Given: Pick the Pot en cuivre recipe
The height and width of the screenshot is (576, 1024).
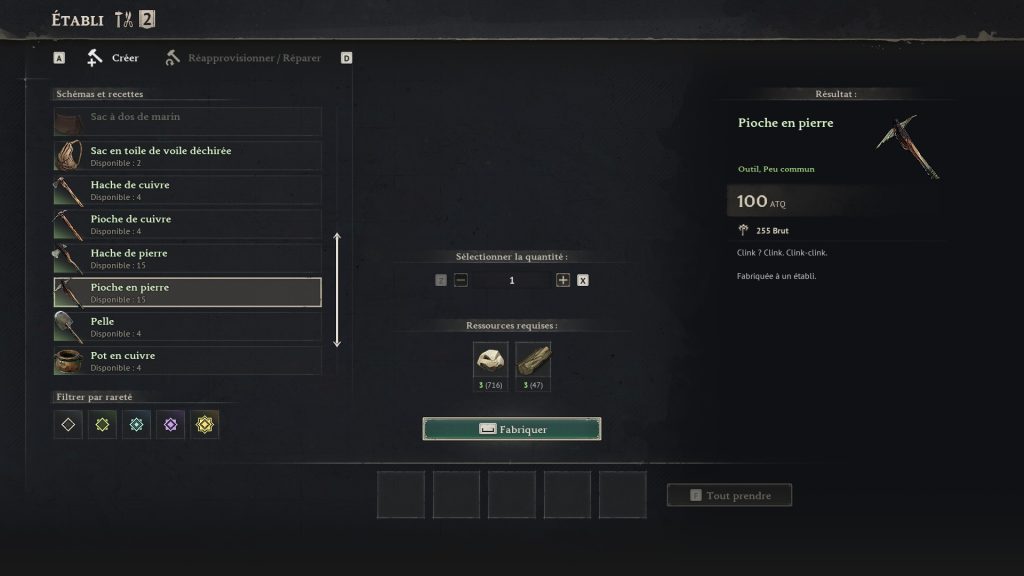Looking at the screenshot, I should [x=187, y=360].
